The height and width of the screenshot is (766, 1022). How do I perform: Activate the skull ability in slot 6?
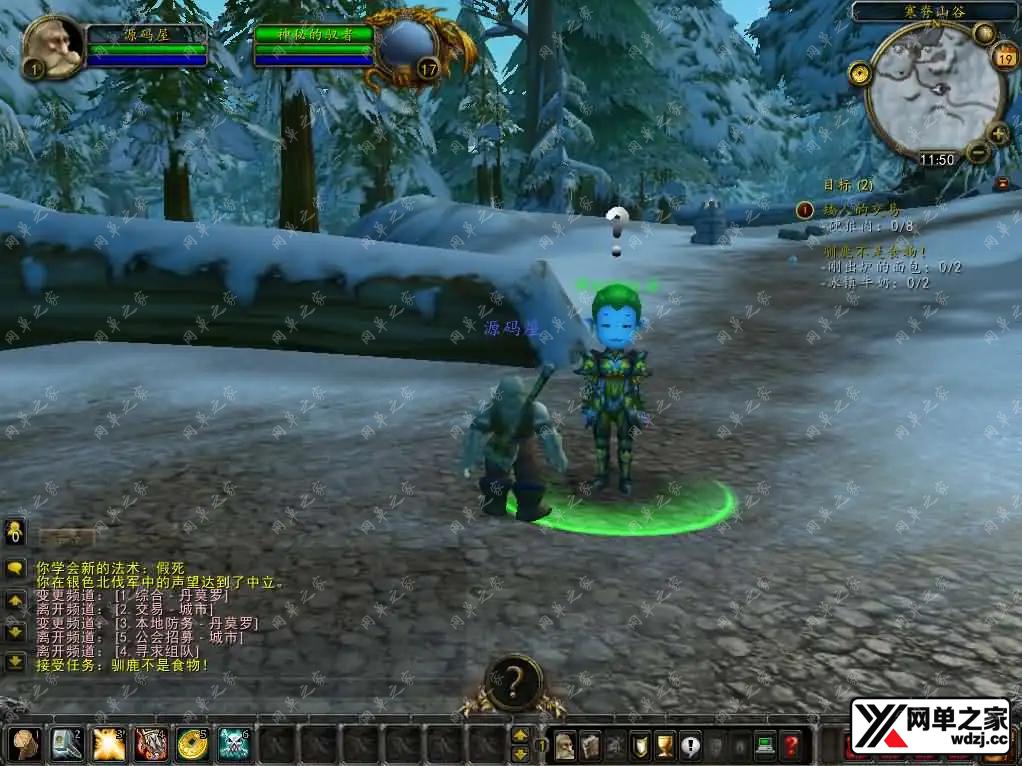[234, 743]
